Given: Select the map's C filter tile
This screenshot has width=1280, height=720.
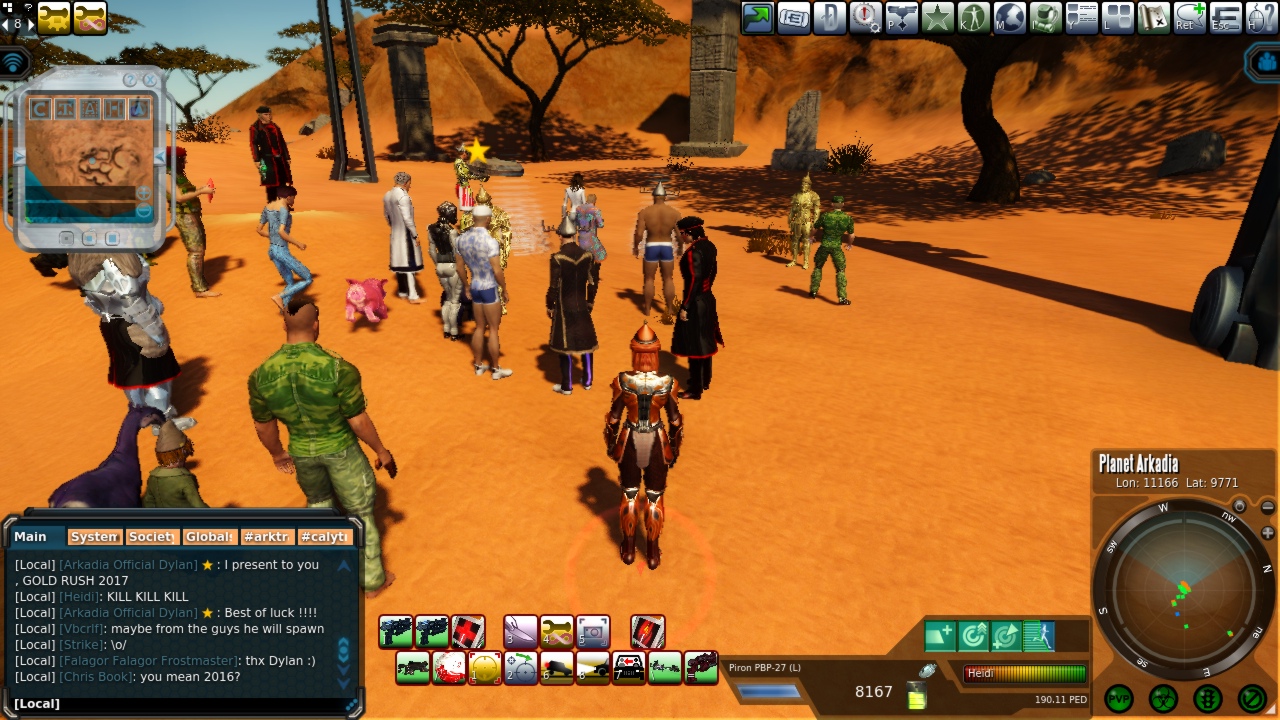Looking at the screenshot, I should 40,108.
